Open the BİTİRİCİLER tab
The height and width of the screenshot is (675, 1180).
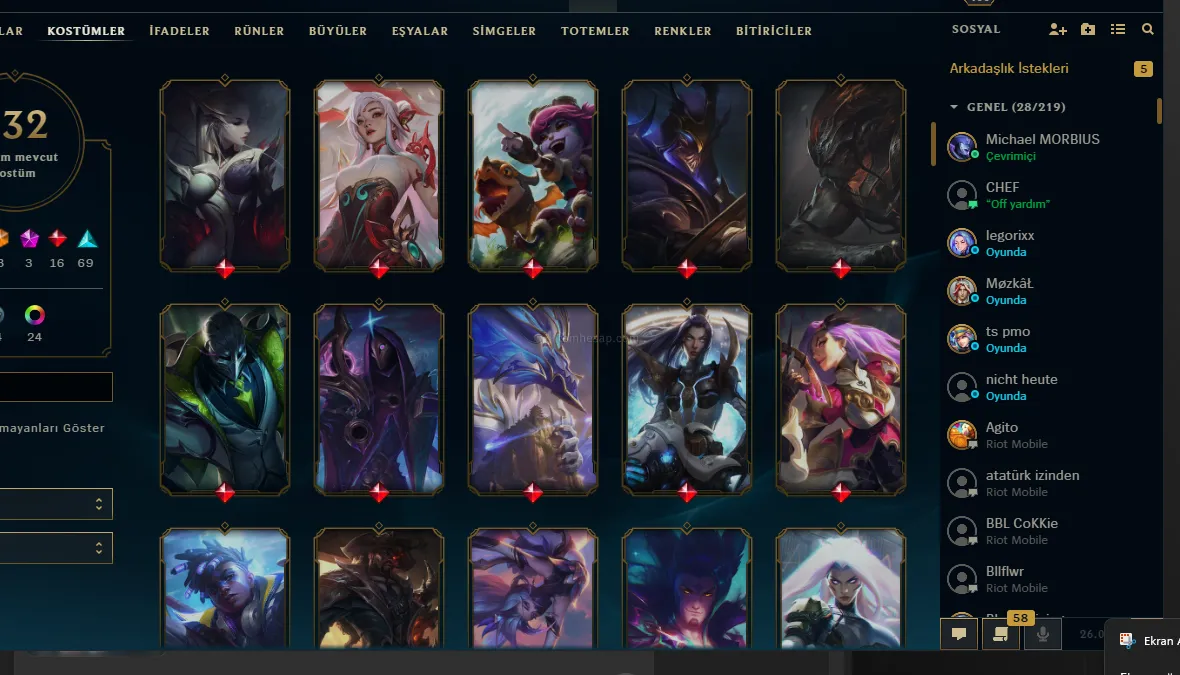tap(774, 31)
